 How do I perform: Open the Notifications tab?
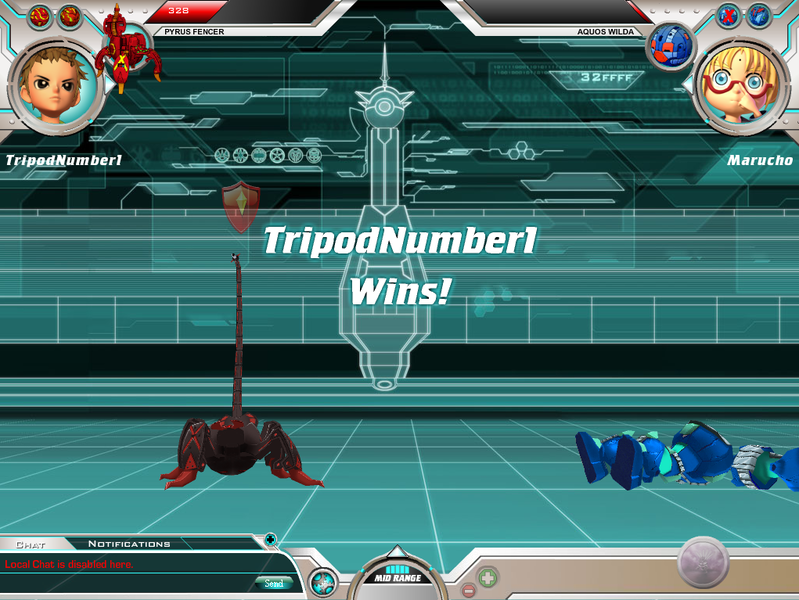129,544
